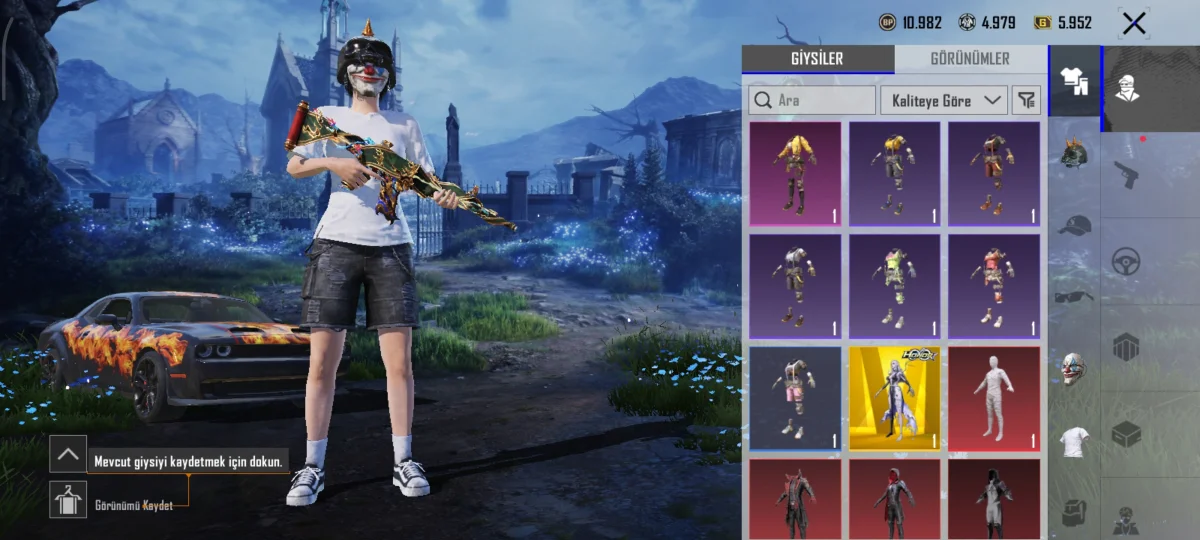Open the pistol weapon skins category

[x=1126, y=175]
